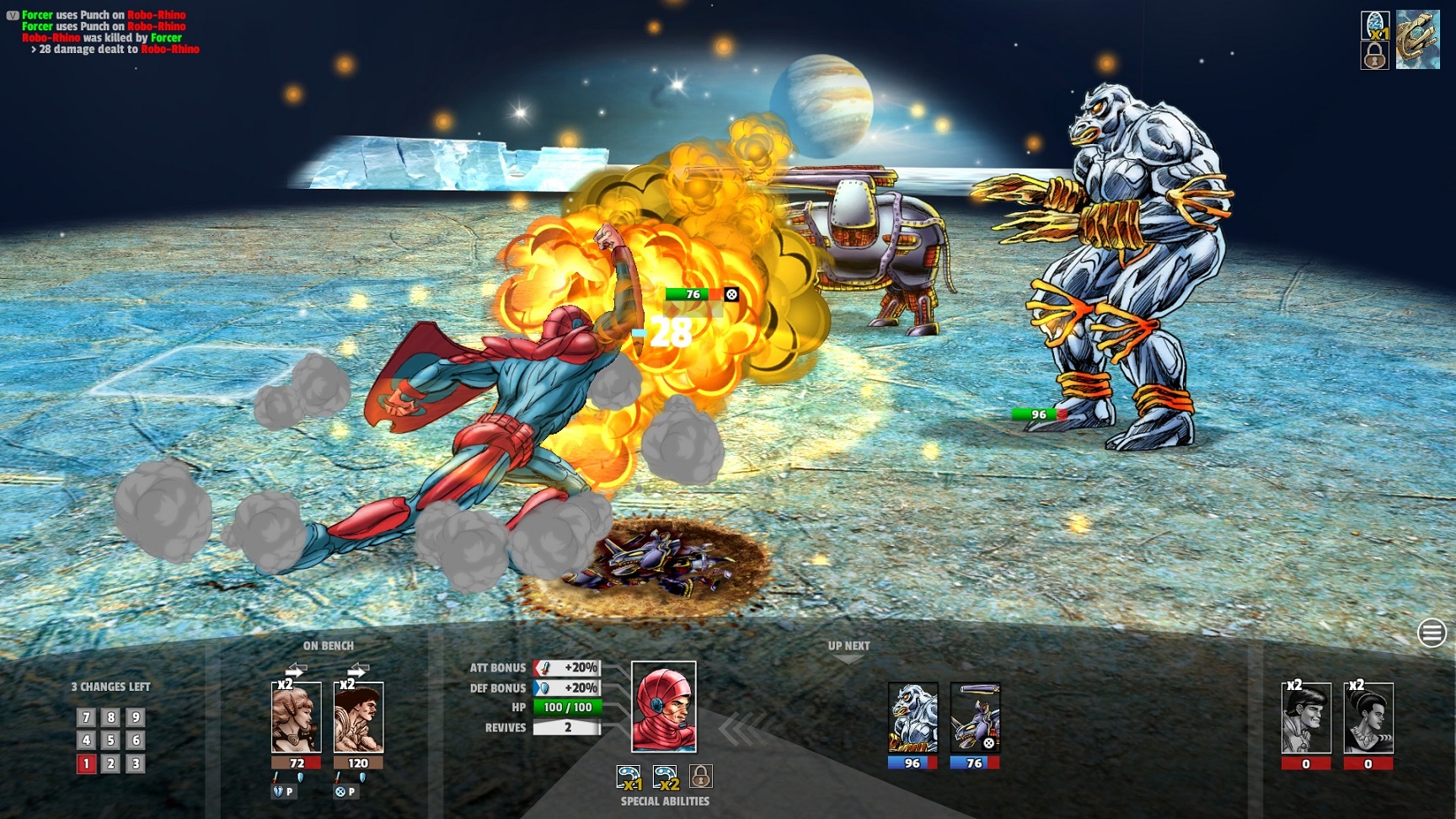Click the padlock slot under the egg
The image size is (1456, 819).
1375,56
